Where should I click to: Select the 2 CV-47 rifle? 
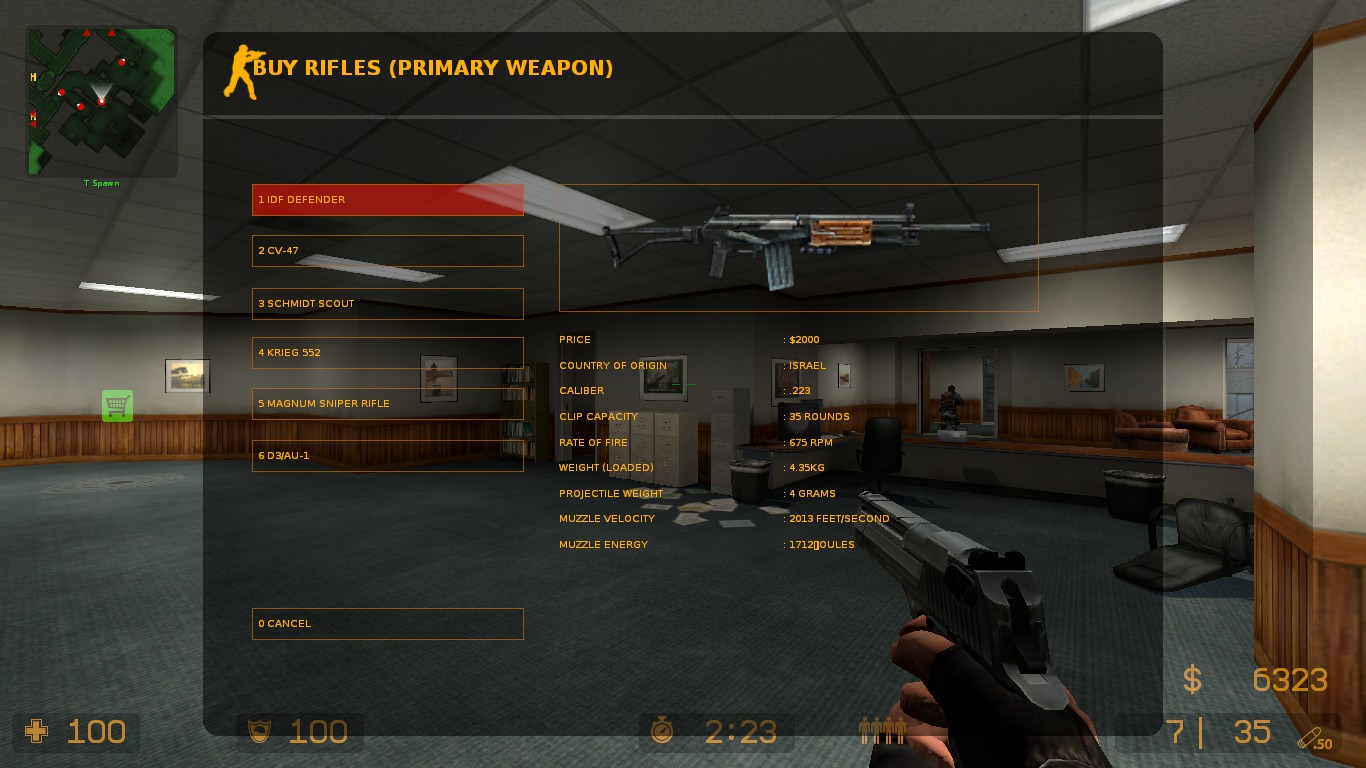(388, 251)
